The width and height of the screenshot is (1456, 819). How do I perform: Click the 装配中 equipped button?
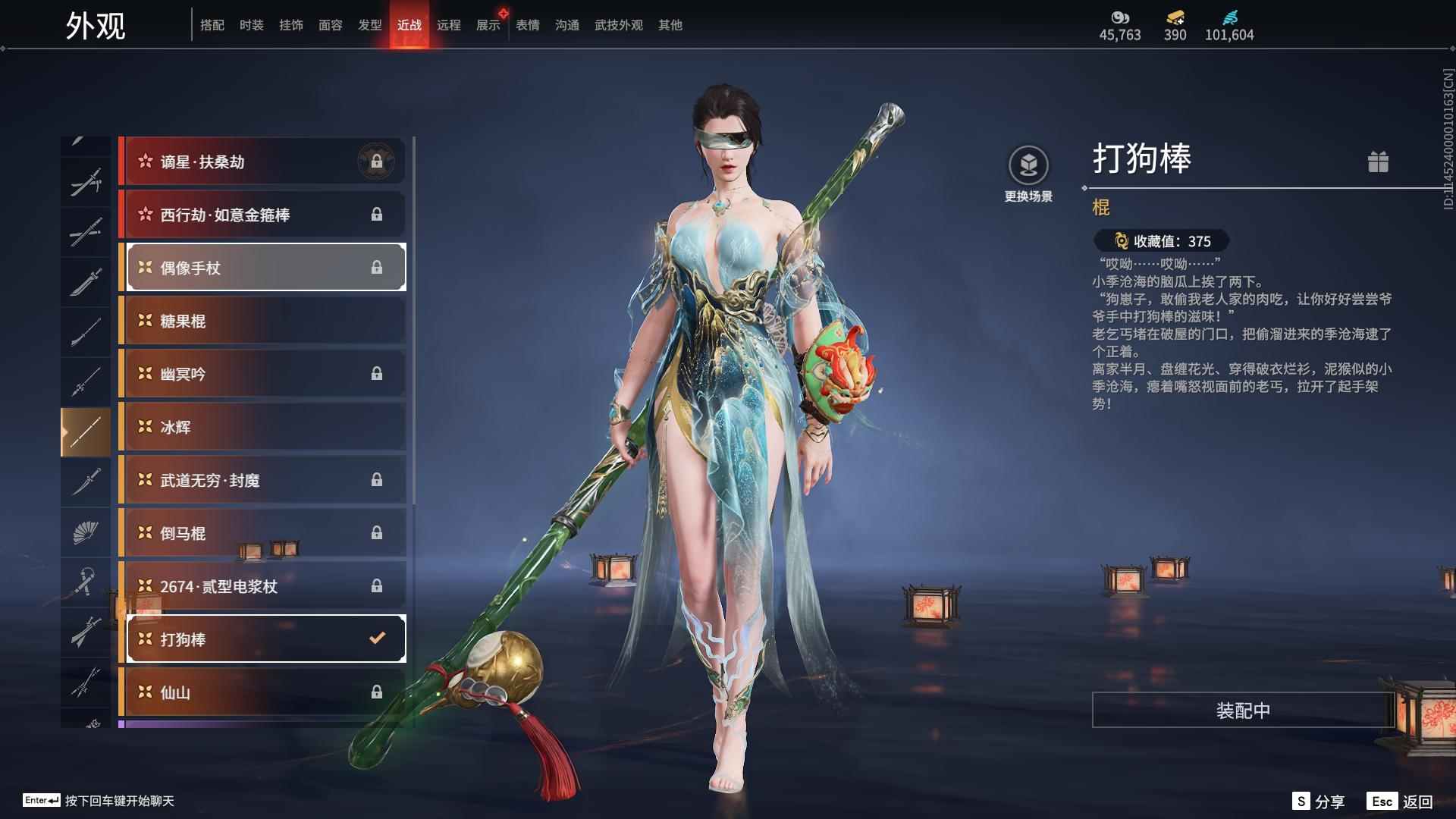1243,711
